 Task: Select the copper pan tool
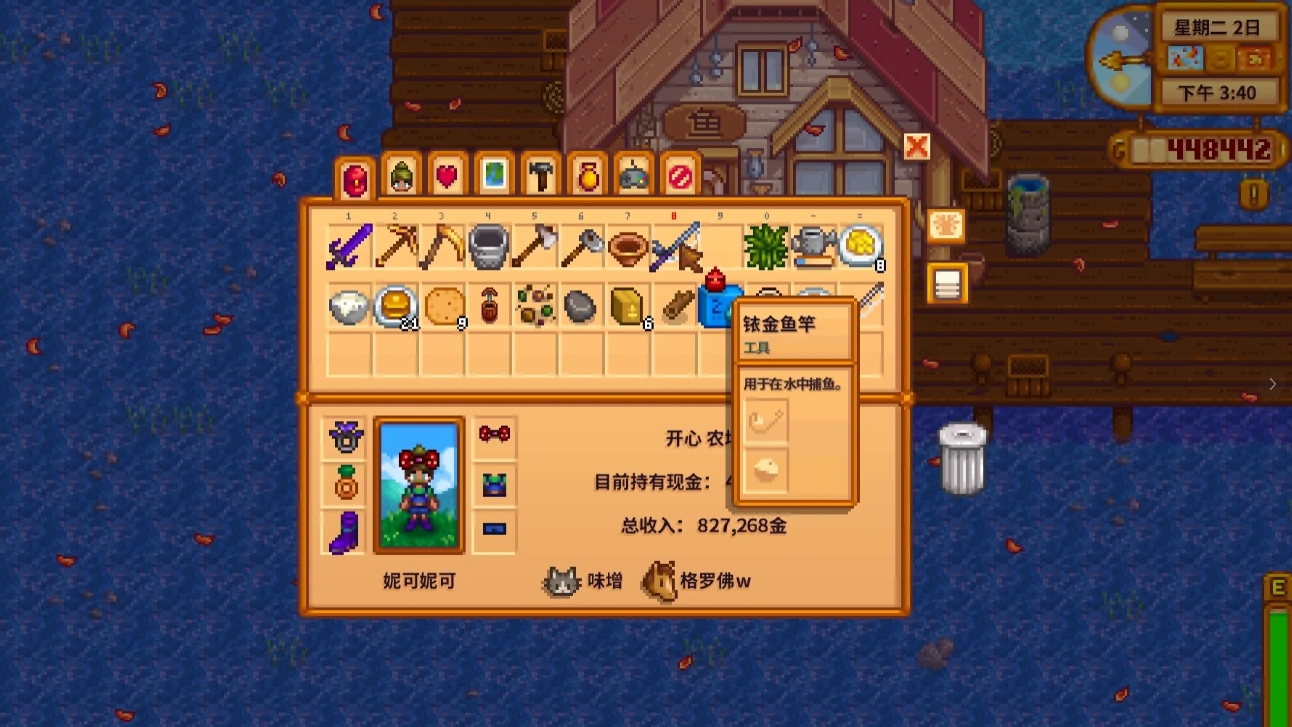tap(627, 243)
